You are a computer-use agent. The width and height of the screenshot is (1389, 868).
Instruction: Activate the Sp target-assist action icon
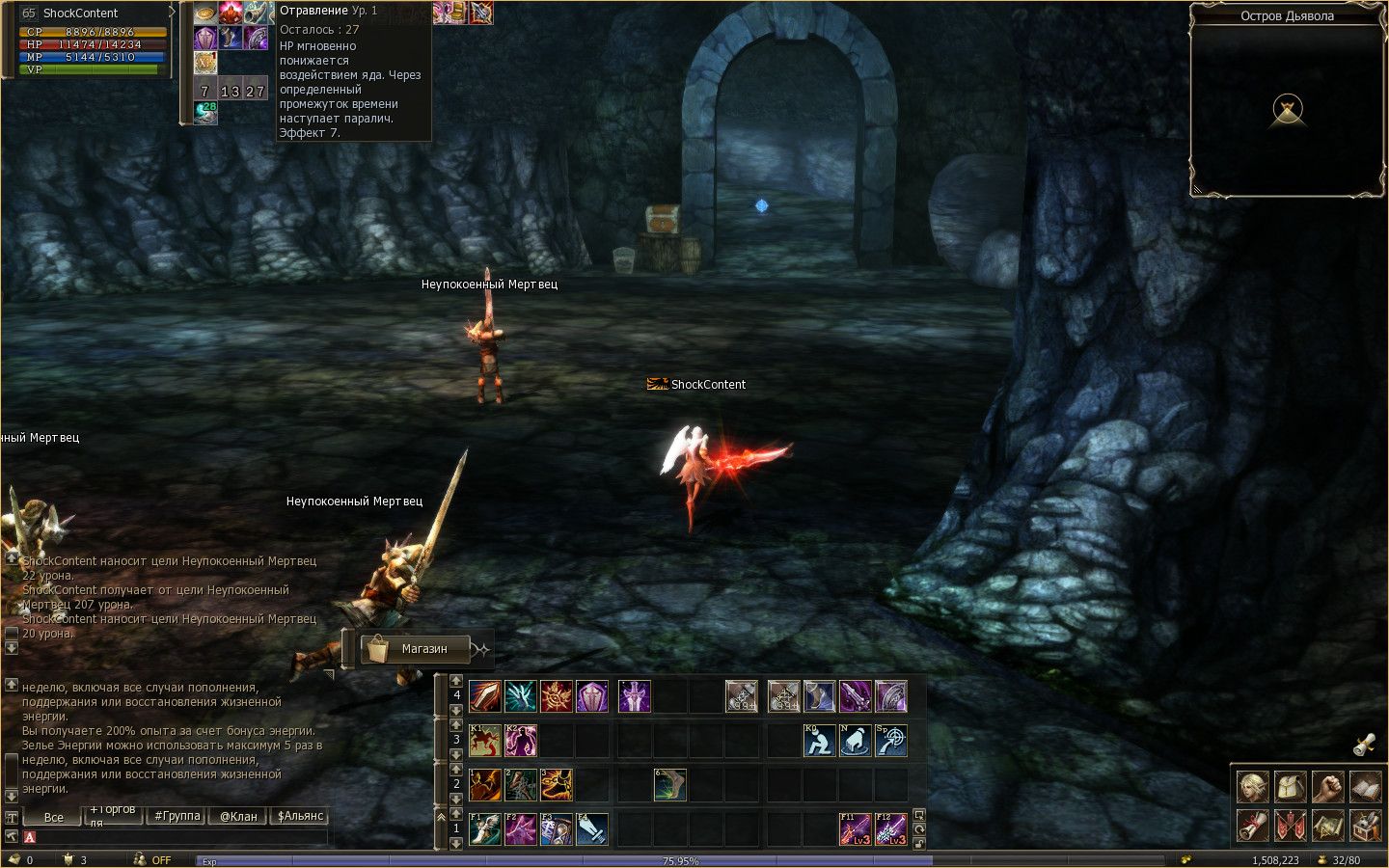891,741
